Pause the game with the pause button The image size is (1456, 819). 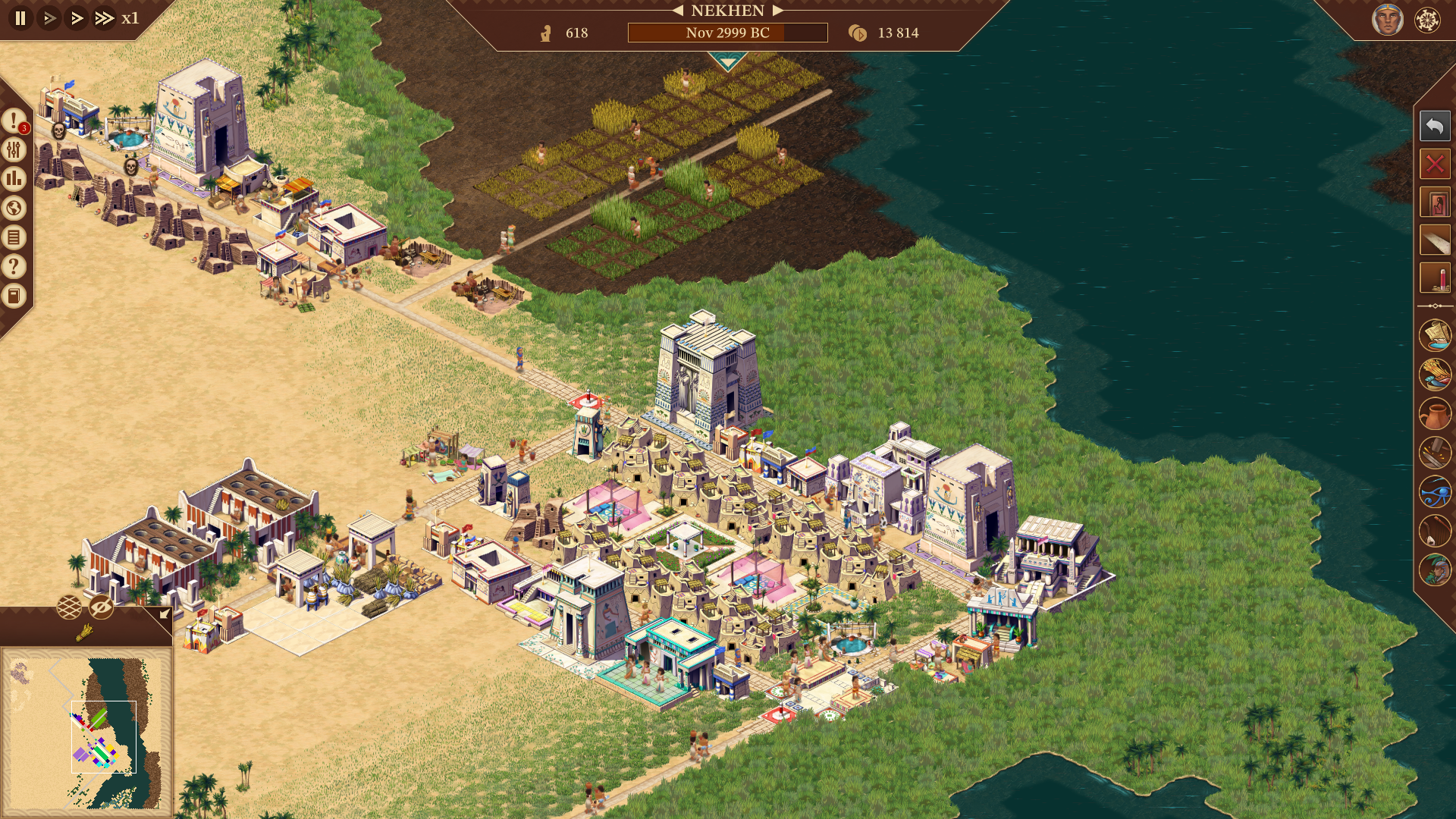pyautogui.click(x=20, y=17)
